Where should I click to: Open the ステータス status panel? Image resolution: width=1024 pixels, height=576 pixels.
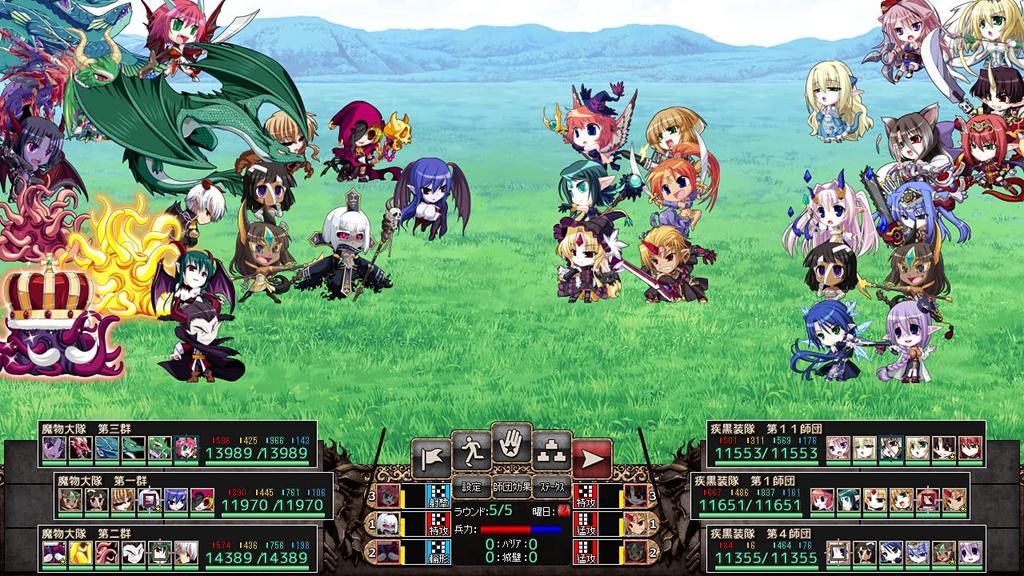(551, 488)
